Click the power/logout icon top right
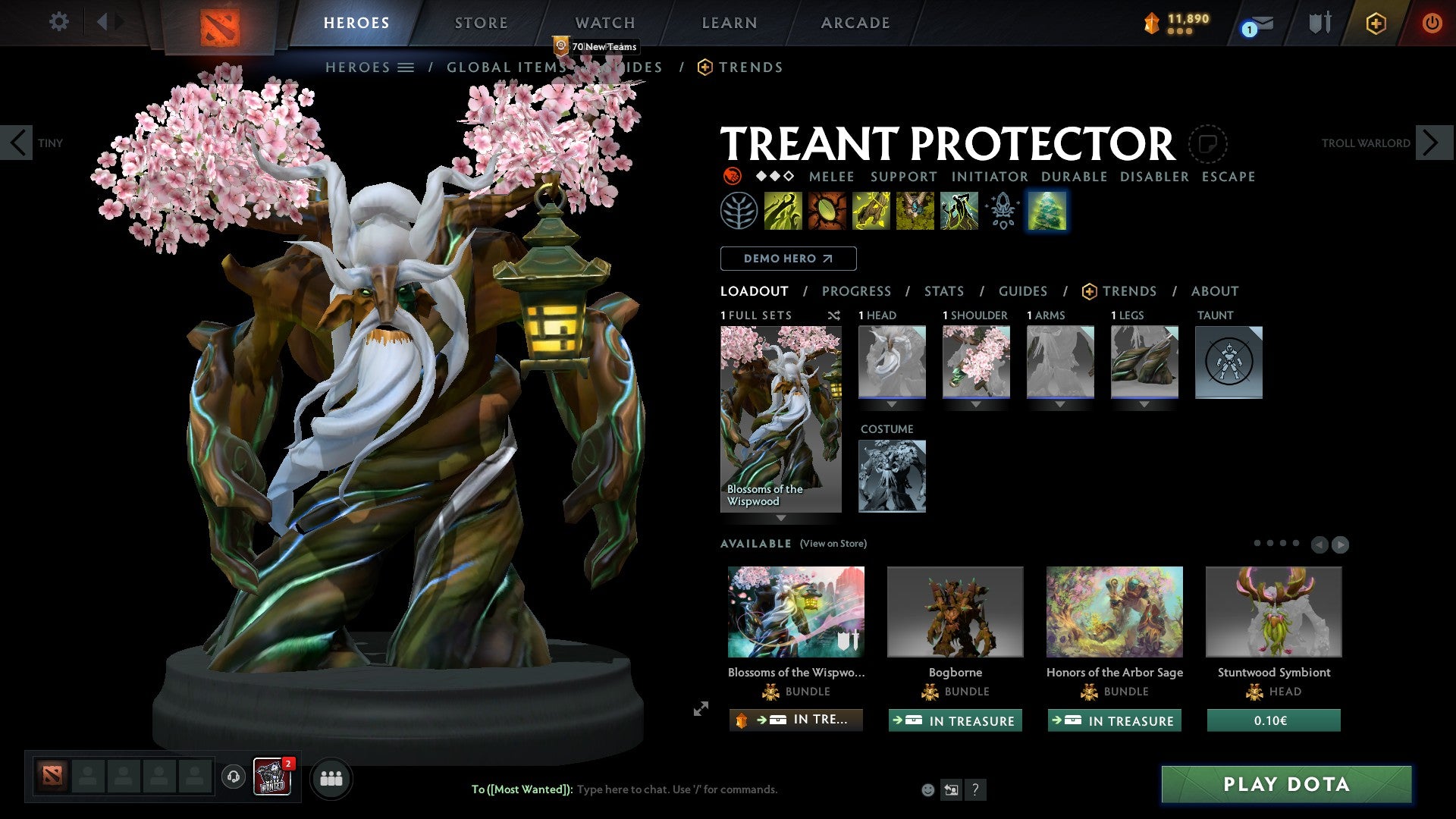The width and height of the screenshot is (1456, 819). pos(1432,23)
